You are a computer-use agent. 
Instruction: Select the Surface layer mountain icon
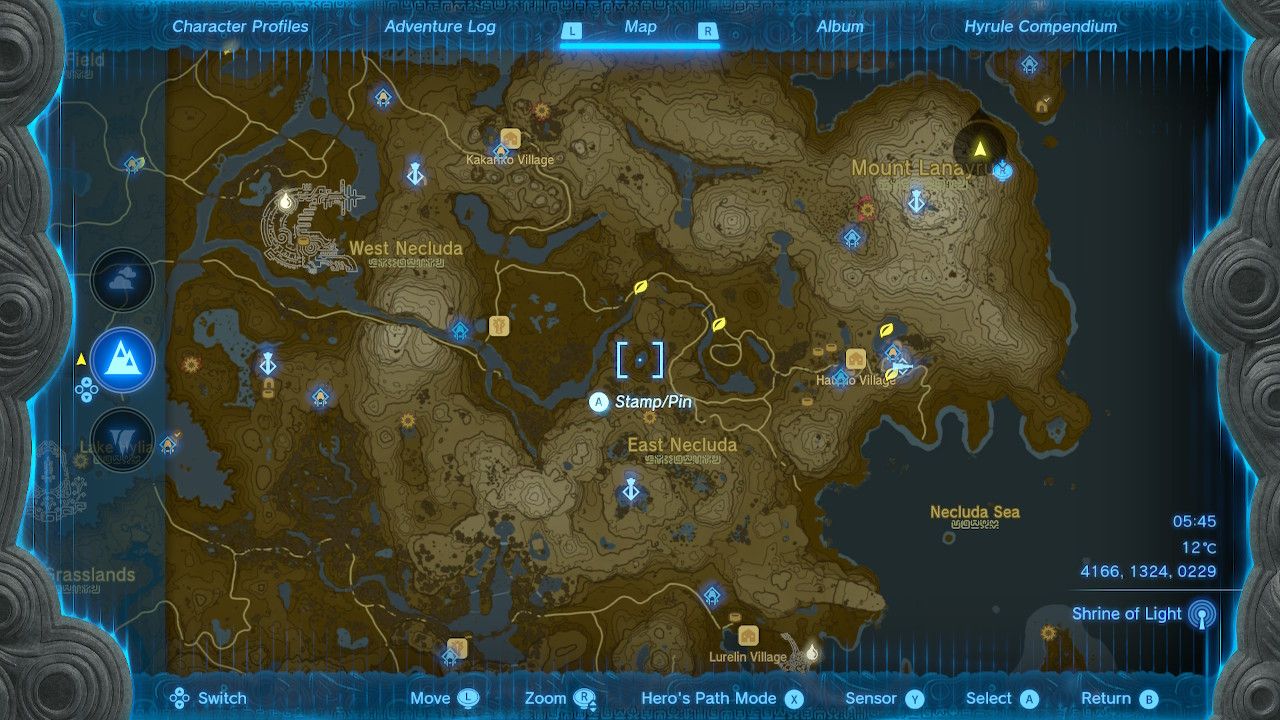[122, 361]
